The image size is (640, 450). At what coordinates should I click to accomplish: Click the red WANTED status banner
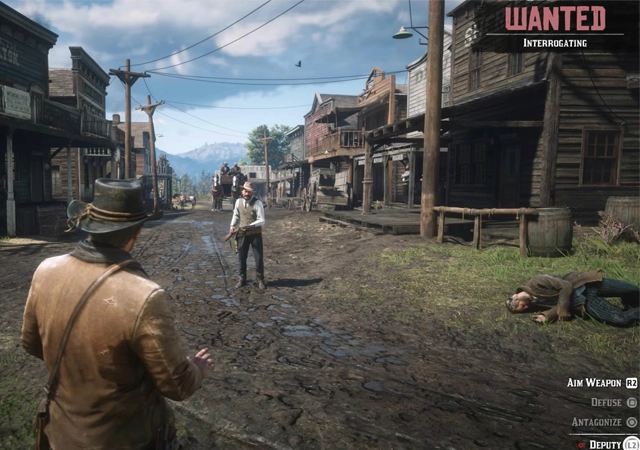[555, 19]
